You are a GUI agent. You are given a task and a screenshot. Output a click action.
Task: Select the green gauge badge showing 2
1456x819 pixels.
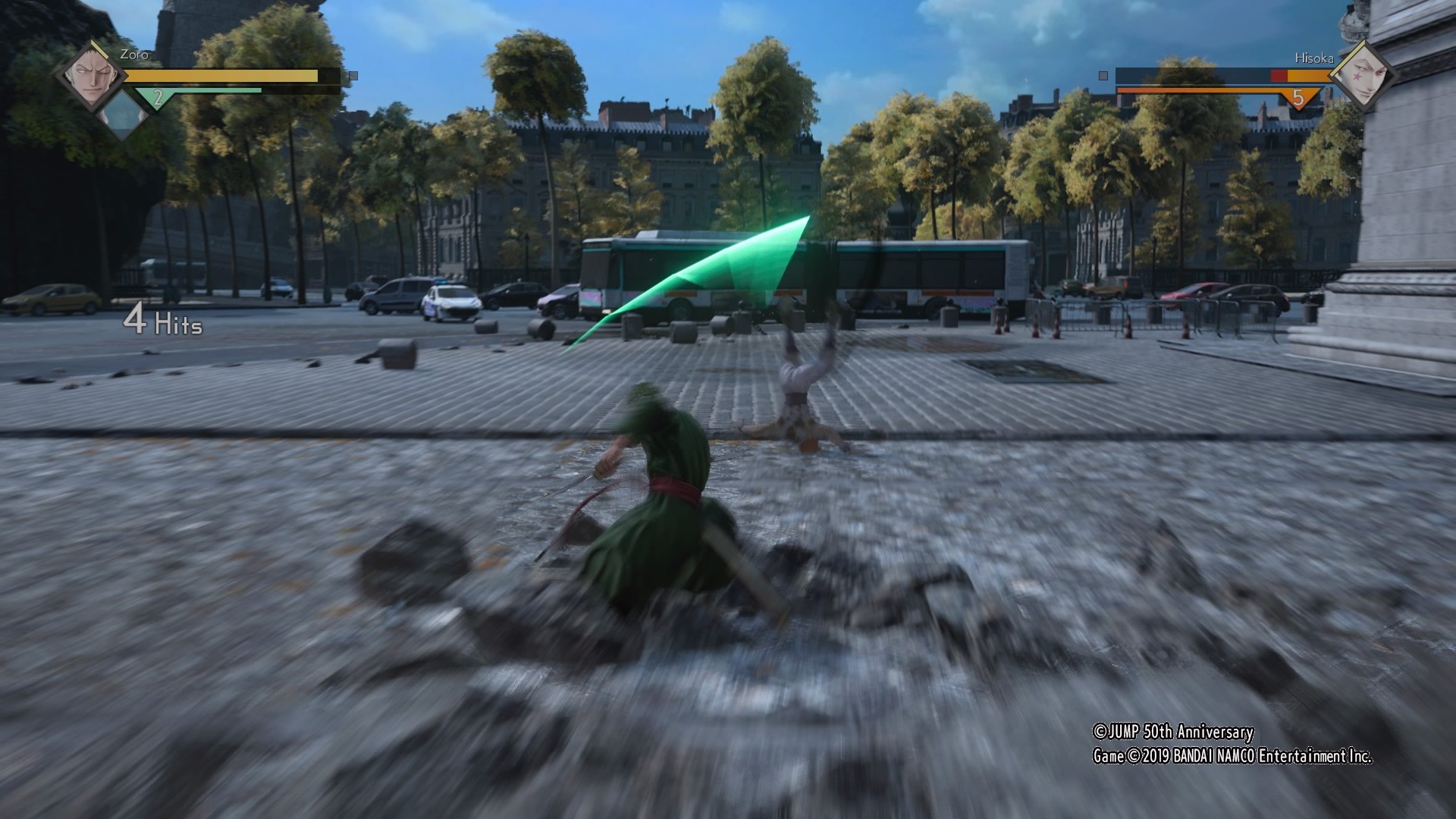tap(157, 96)
